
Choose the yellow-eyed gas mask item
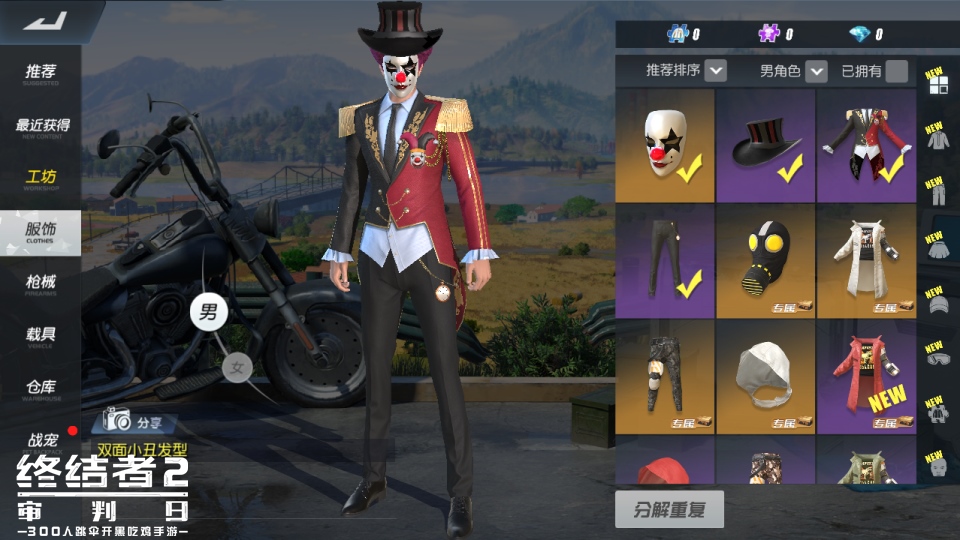click(766, 262)
